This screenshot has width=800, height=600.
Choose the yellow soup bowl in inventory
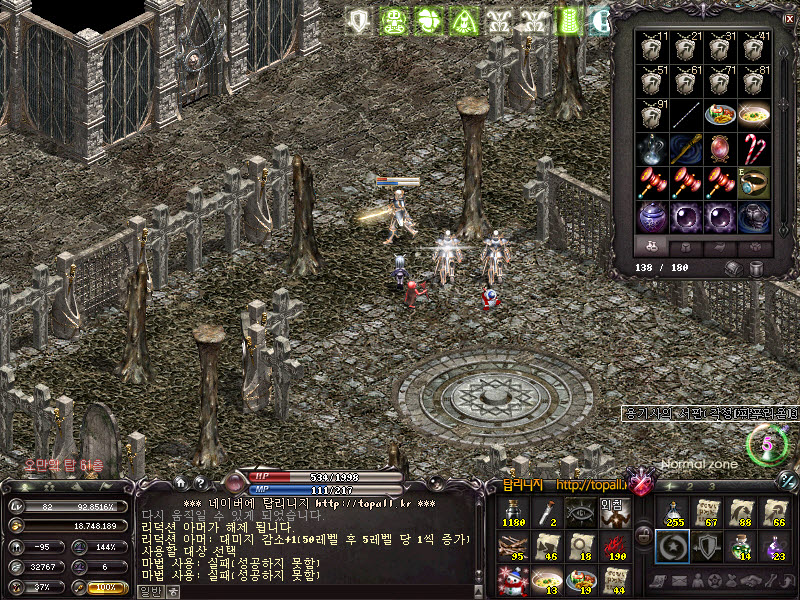click(753, 114)
